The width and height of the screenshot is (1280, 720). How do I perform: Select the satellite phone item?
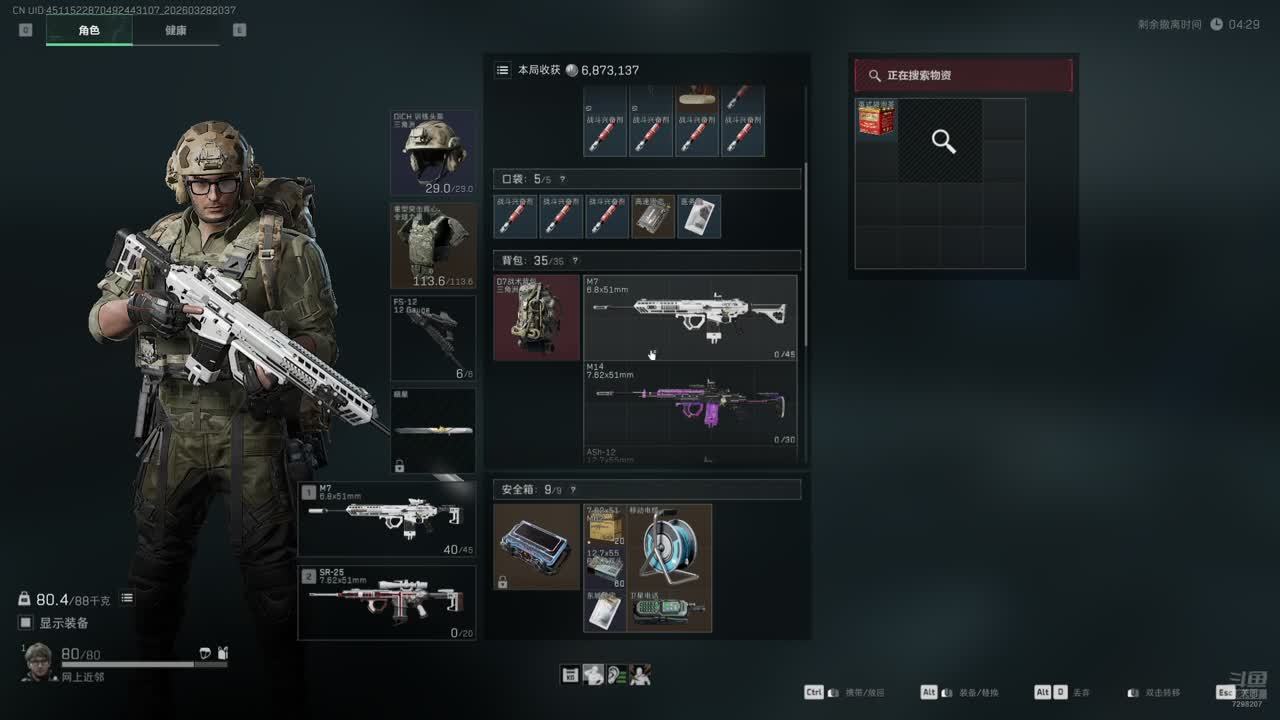pyautogui.click(x=669, y=610)
